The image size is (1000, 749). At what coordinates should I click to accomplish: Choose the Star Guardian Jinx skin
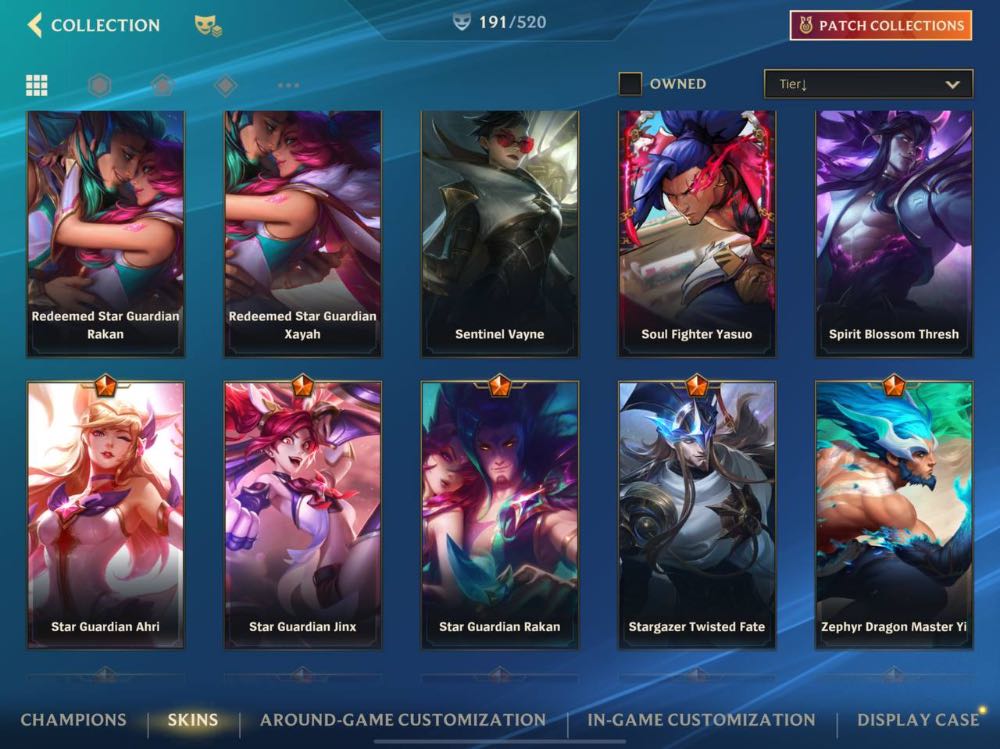(x=303, y=515)
